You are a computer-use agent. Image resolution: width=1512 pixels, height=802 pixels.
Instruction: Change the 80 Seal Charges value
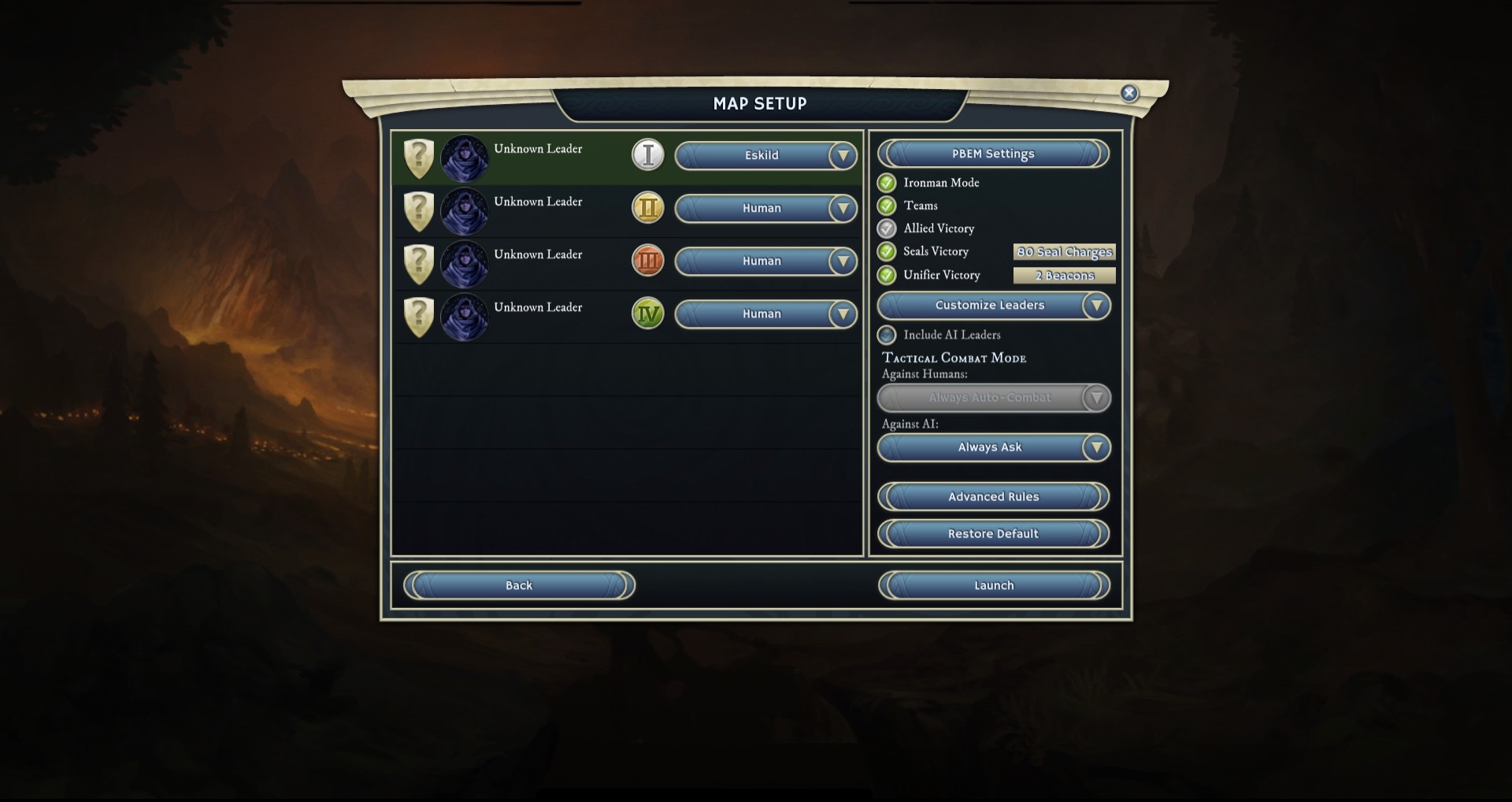[1064, 252]
